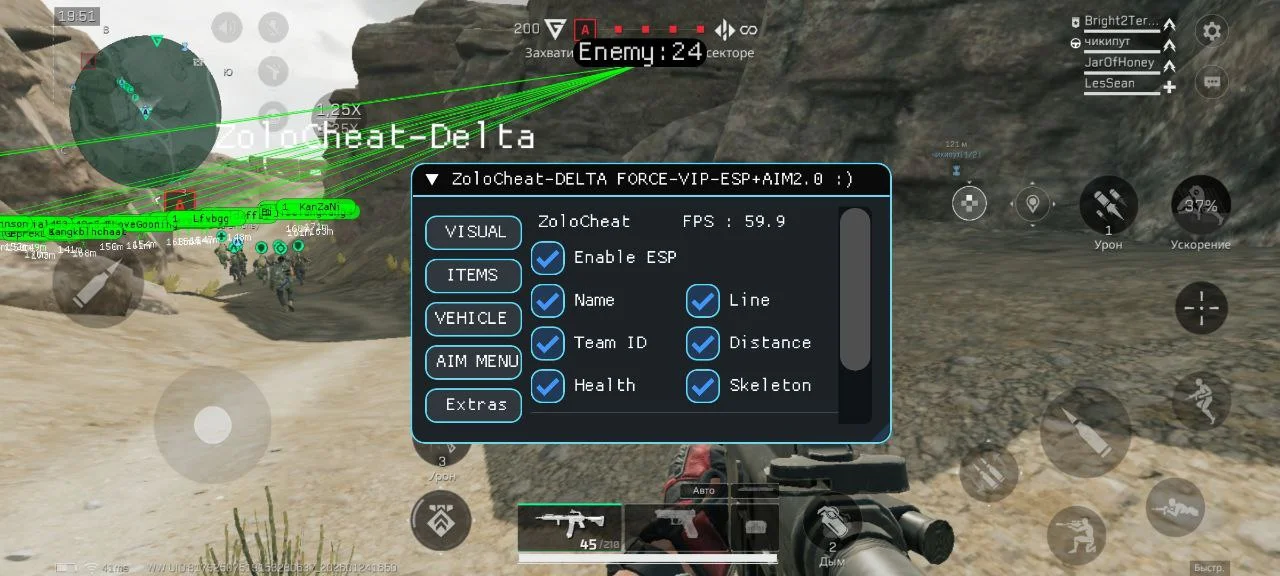Throw the smoke grenade labeled Дым
Screen dimensions: 1280x576
[832, 525]
